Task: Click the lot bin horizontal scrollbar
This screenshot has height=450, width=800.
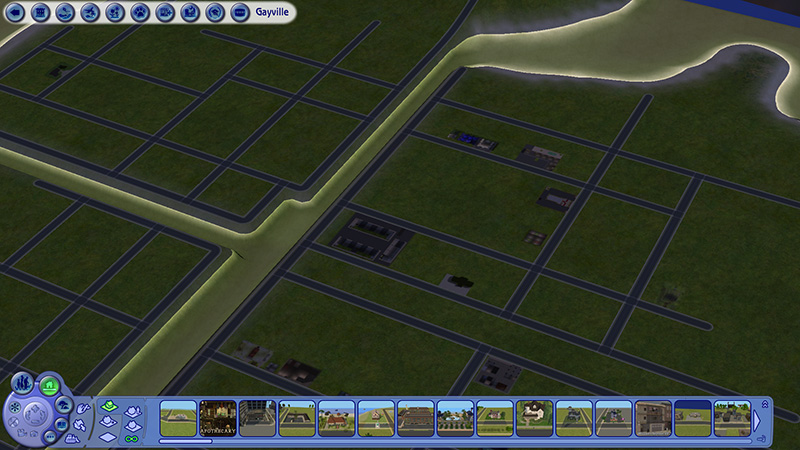Action: pos(185,440)
